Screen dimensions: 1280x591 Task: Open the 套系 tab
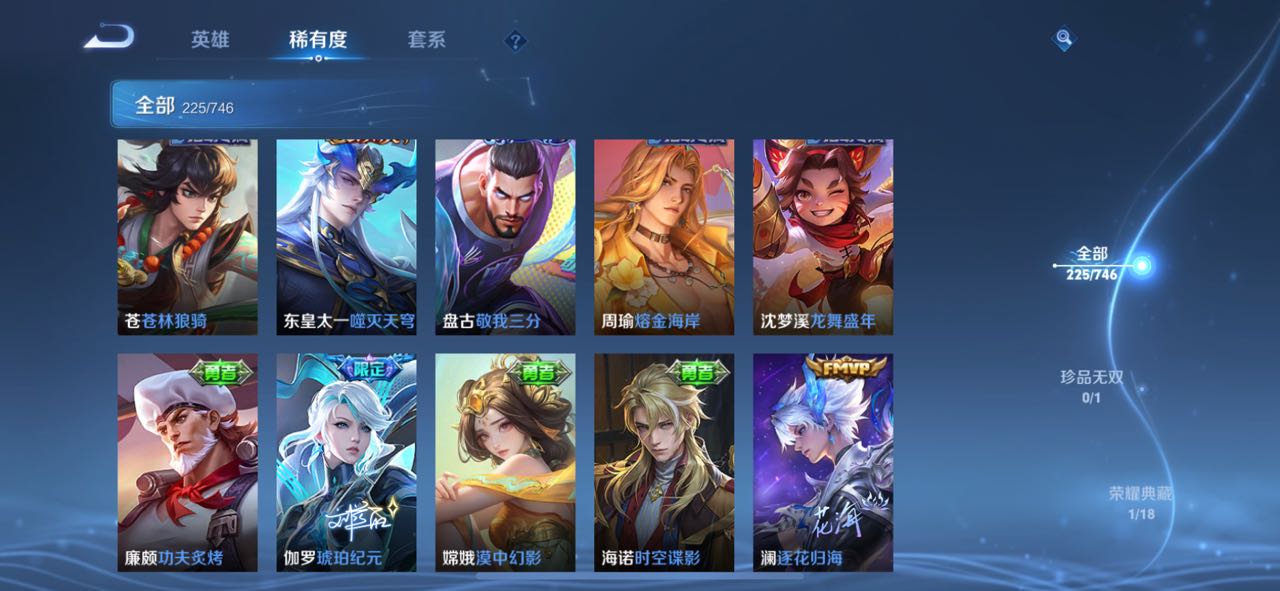(426, 40)
